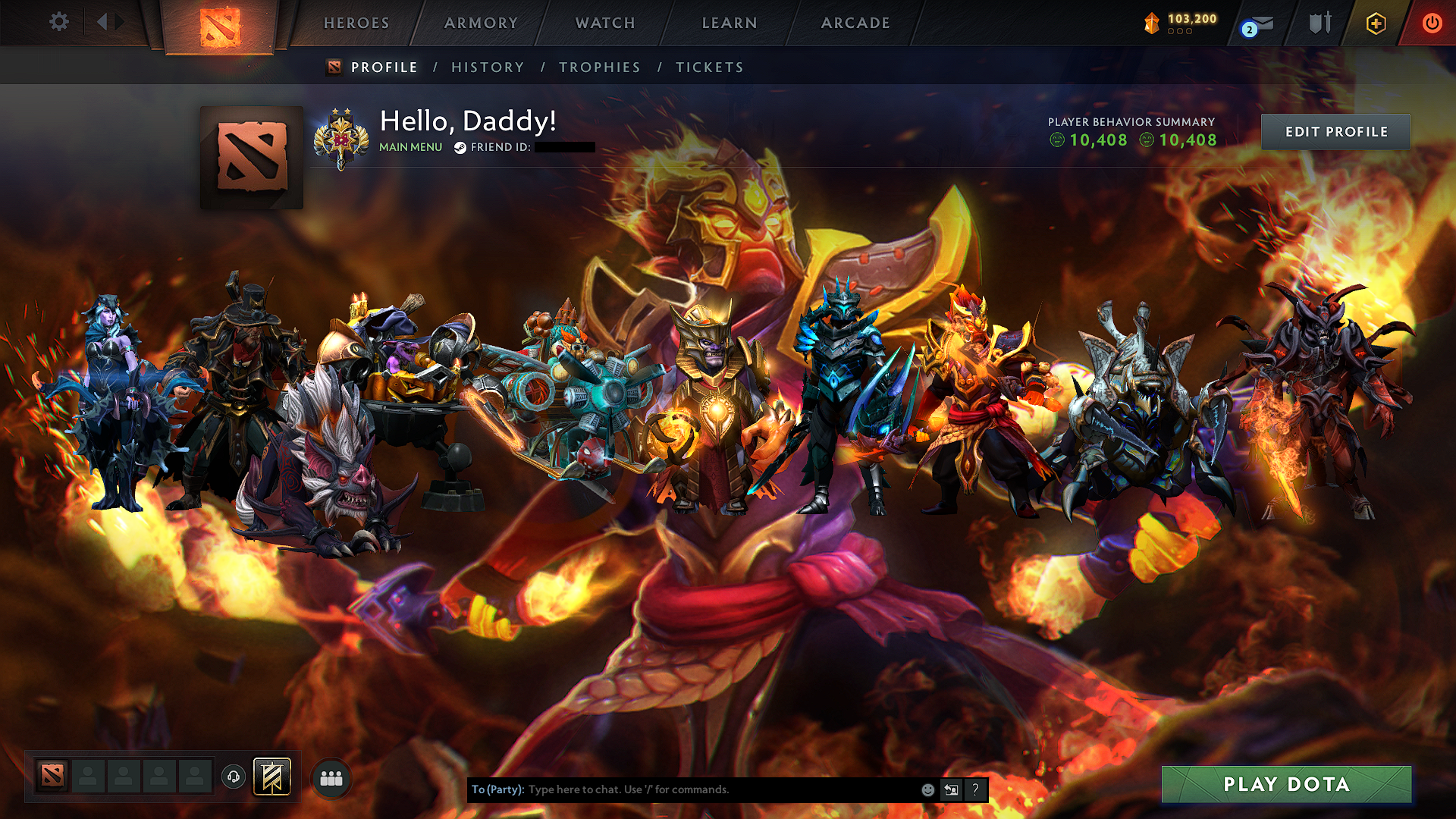Open the TROPHIES tab
This screenshot has width=1456, height=819.
(599, 67)
